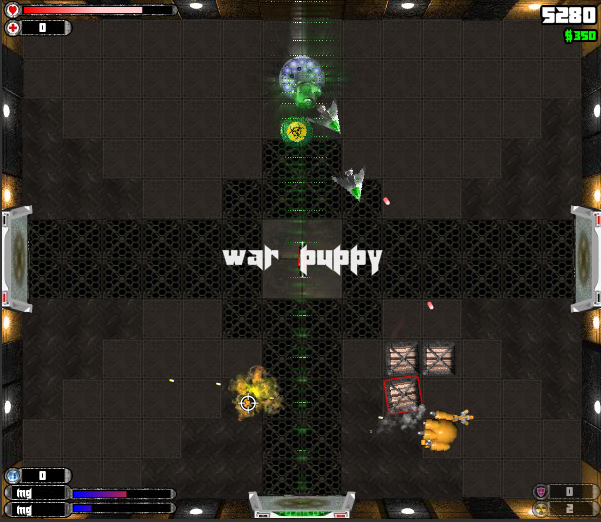Activate the yellow nuke icon
This screenshot has width=601, height=522.
click(541, 508)
